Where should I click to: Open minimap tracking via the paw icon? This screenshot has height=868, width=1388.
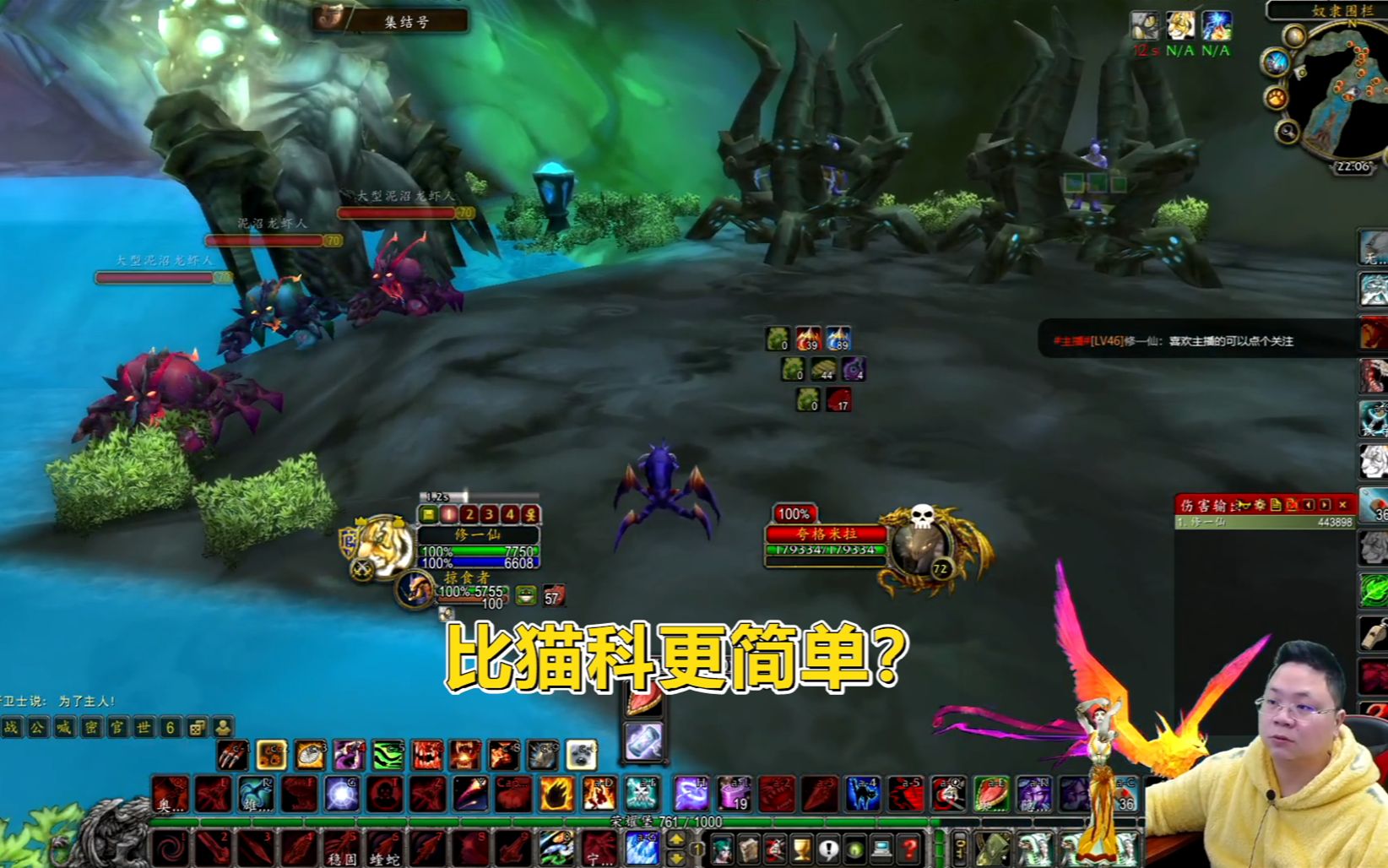[x=1274, y=98]
